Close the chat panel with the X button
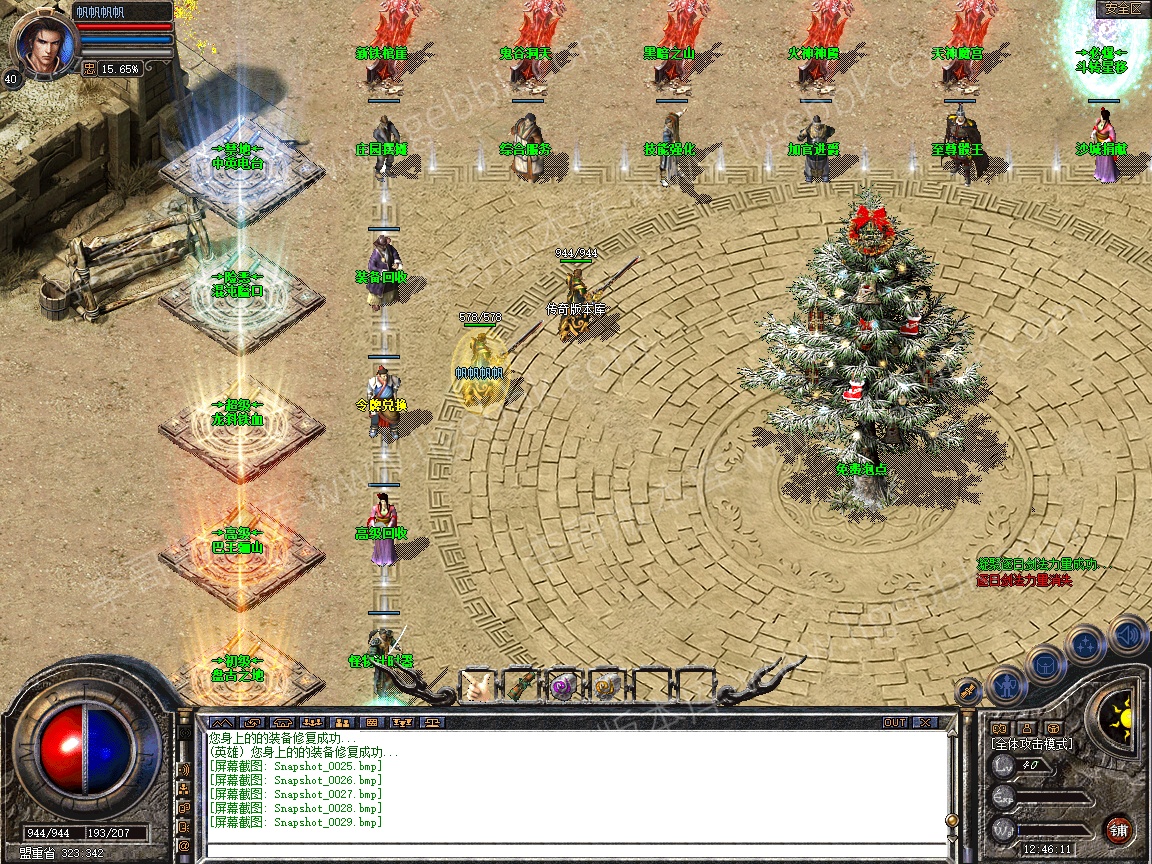1152x864 pixels. pyautogui.click(x=925, y=722)
